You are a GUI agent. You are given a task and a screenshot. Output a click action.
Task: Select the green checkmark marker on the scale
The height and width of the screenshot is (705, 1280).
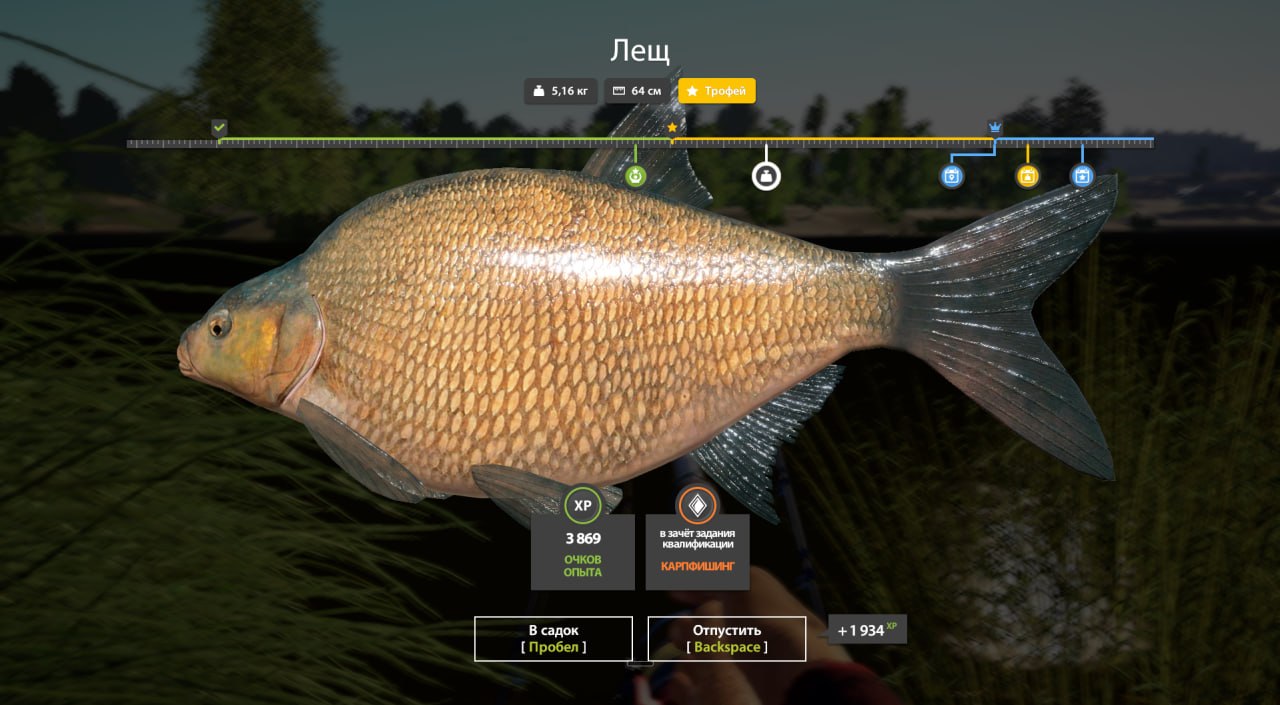[219, 127]
